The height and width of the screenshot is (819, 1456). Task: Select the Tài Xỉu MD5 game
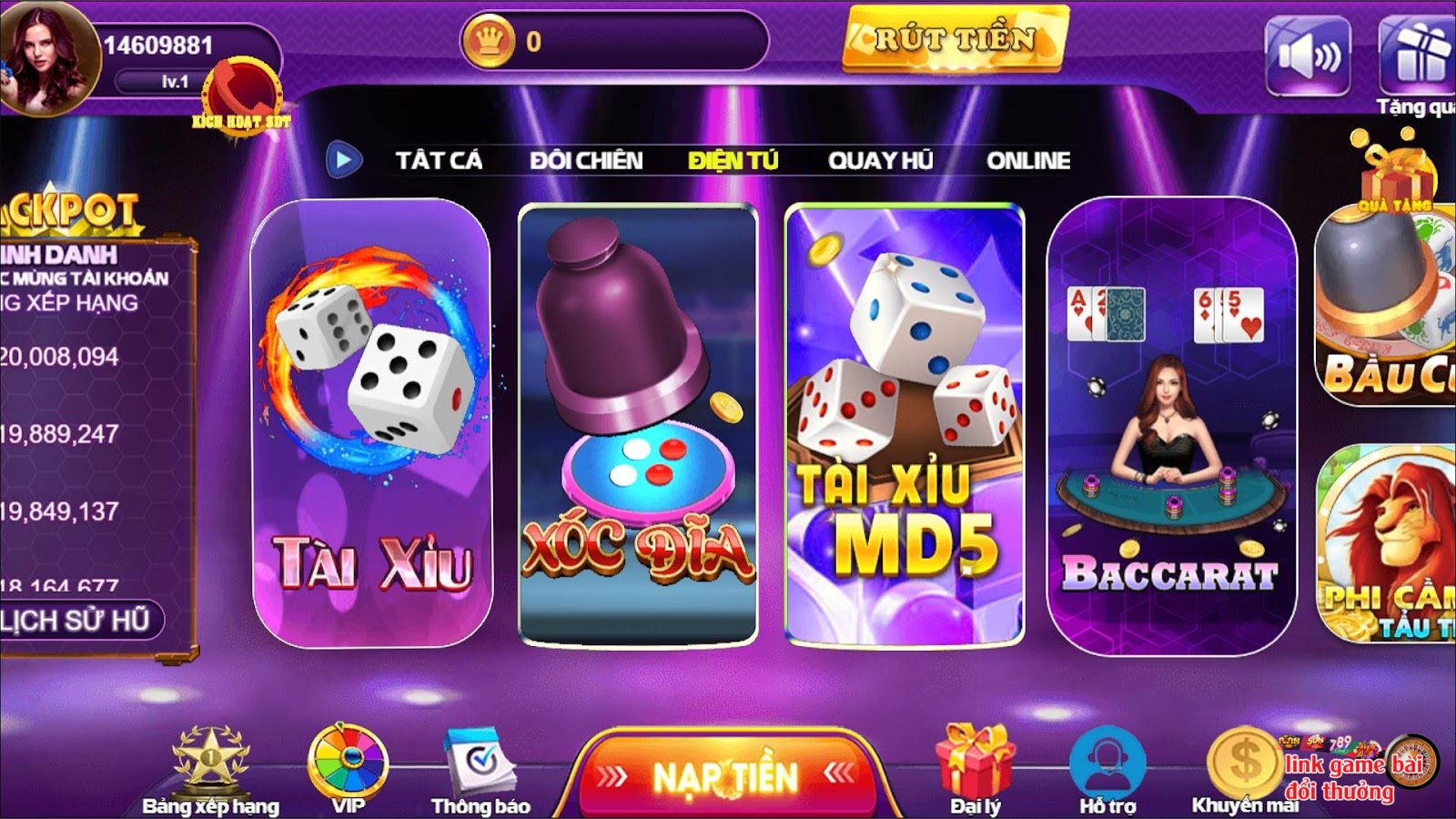pyautogui.click(x=905, y=423)
